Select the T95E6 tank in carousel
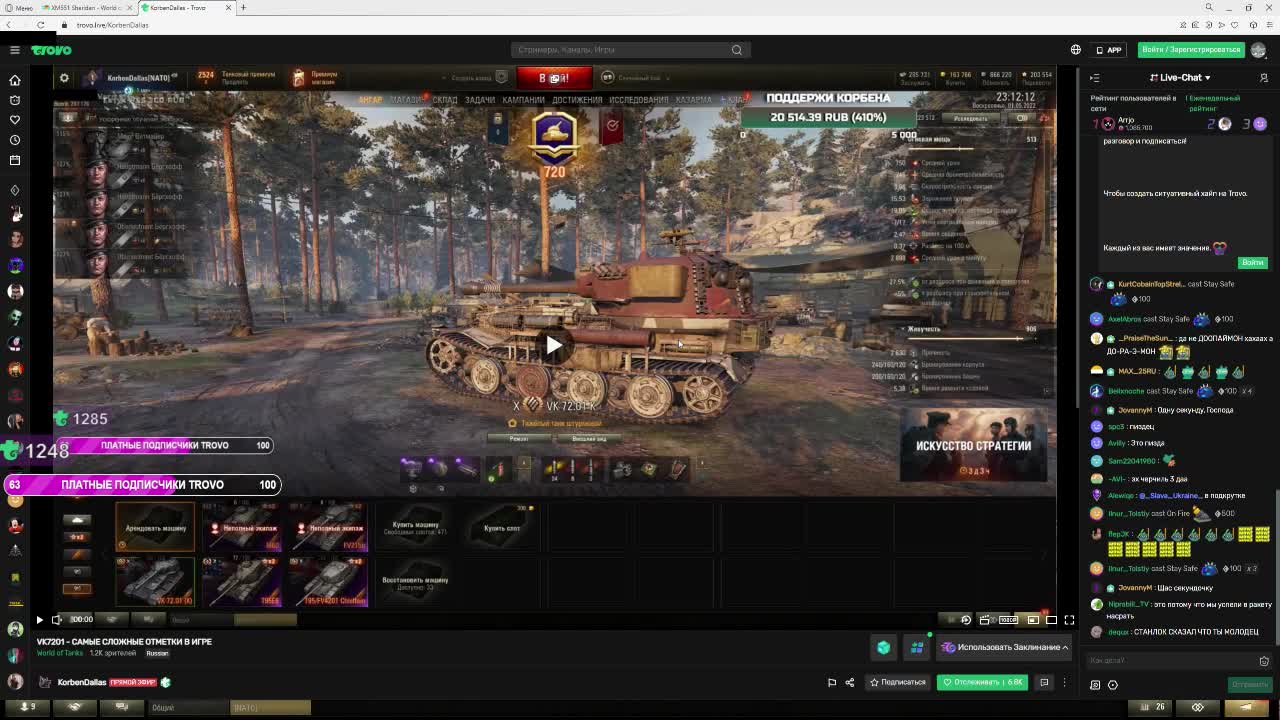 [x=242, y=581]
